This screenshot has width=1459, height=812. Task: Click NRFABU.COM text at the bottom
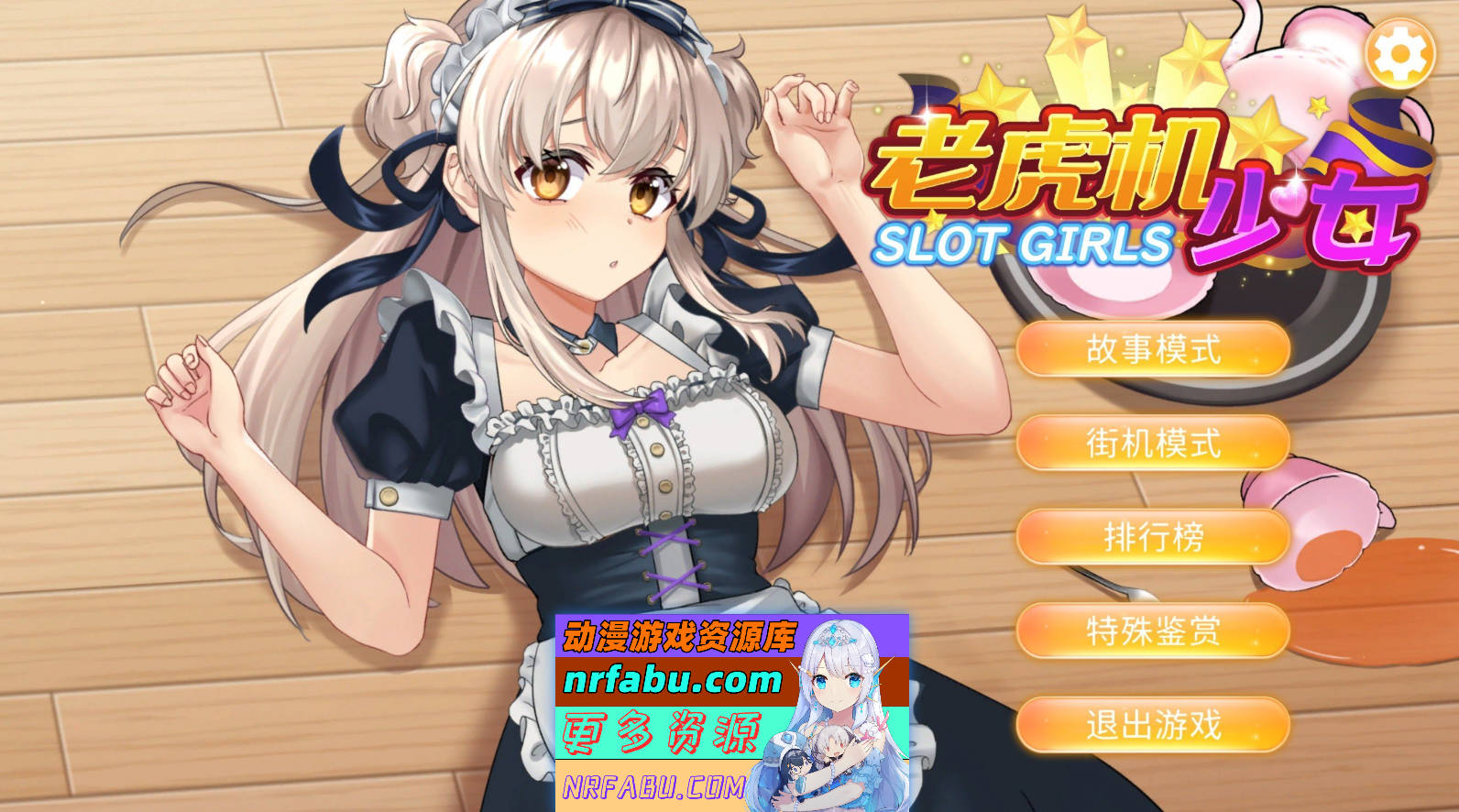pyautogui.click(x=657, y=785)
